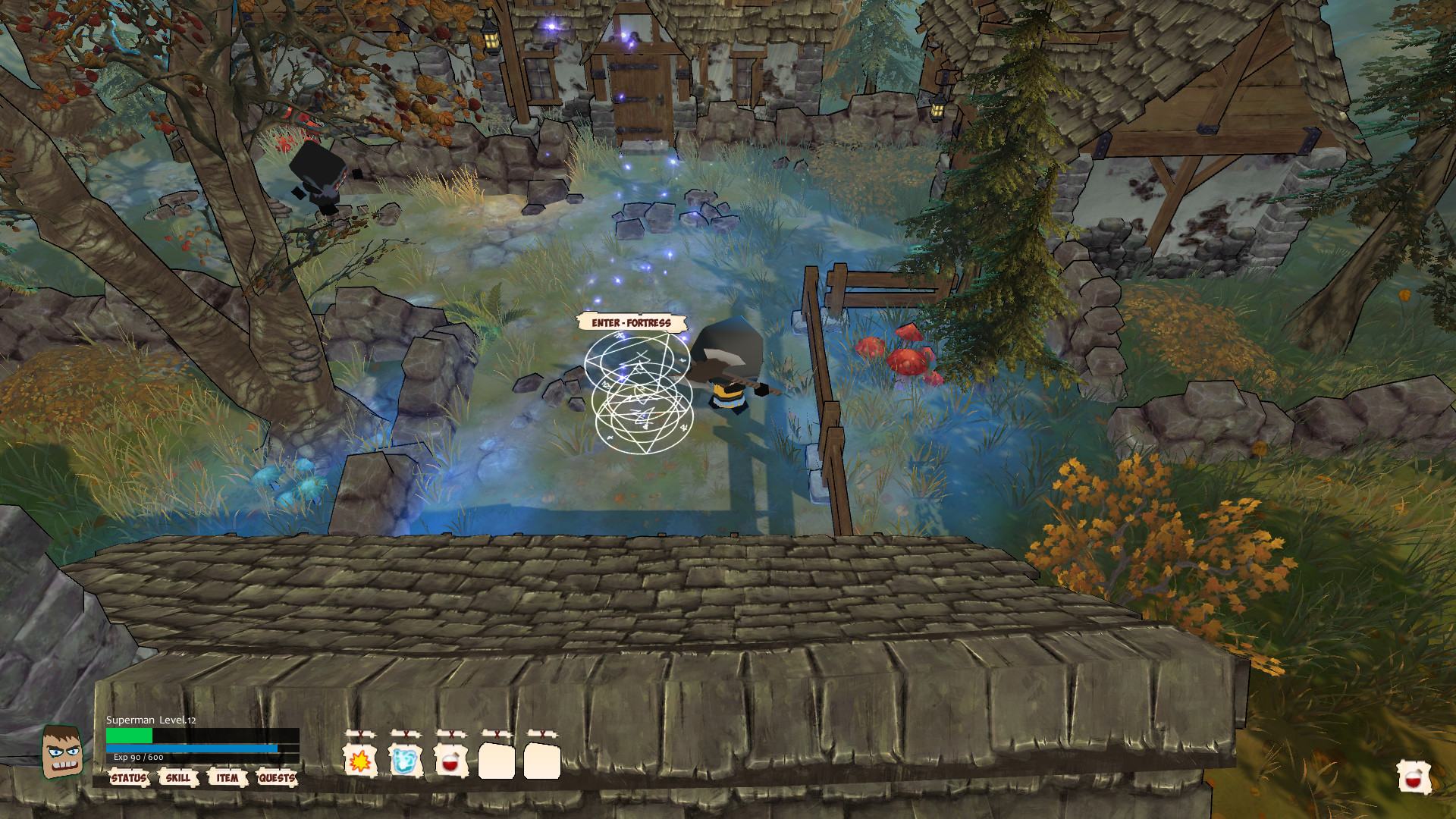Screen dimensions: 1456x819
Task: Use the red potion in the skill hotbar
Action: (450, 760)
